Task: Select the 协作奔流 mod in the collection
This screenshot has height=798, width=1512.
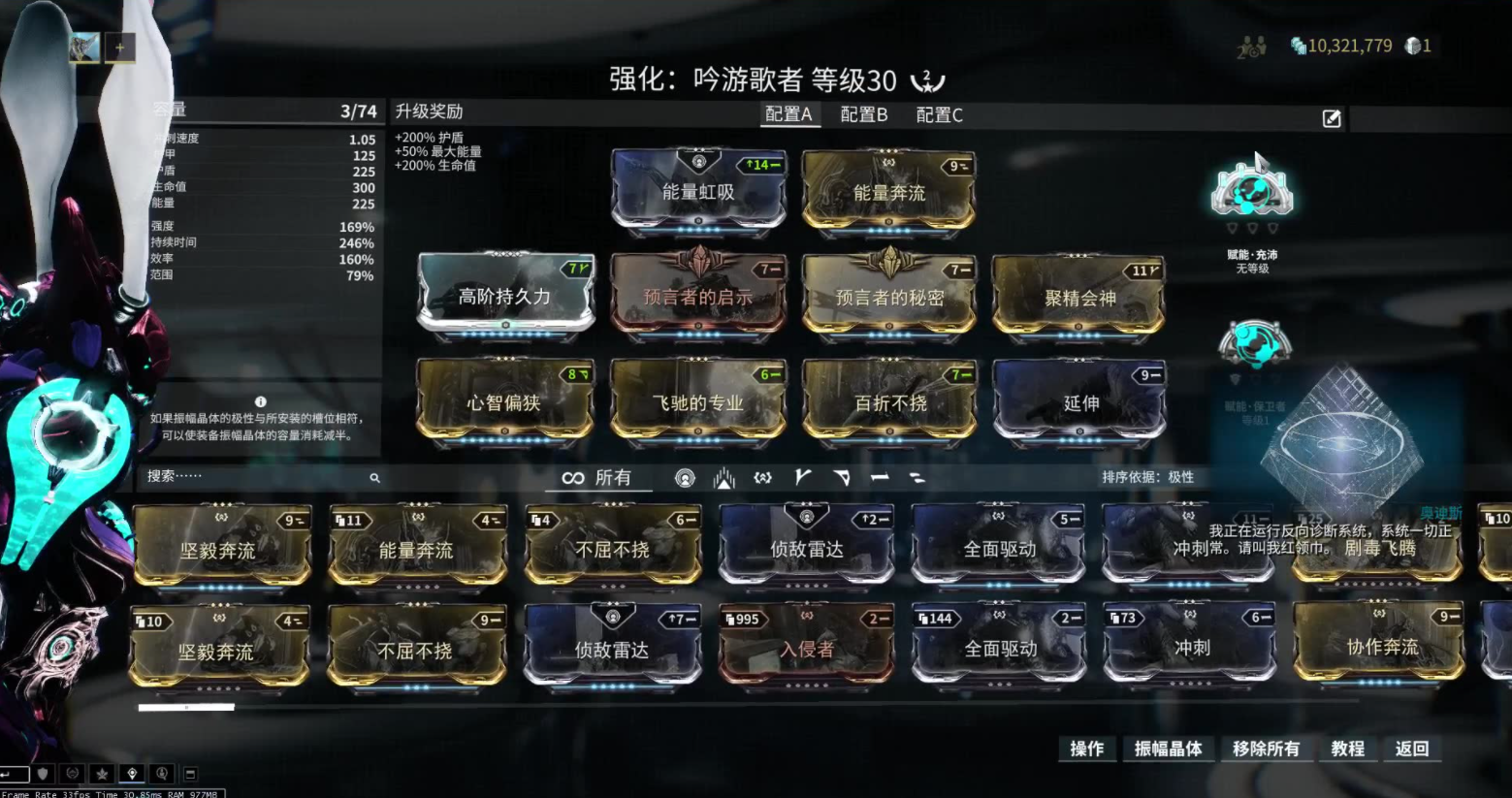Action: [1380, 646]
